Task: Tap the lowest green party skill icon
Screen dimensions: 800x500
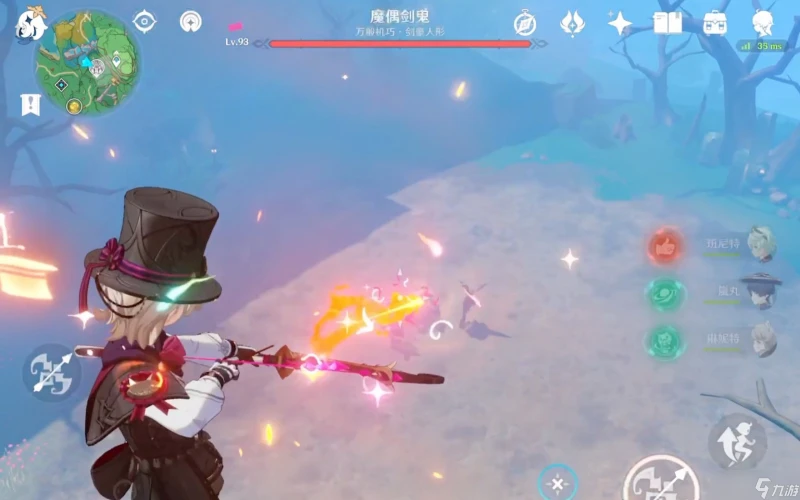Action: pyautogui.click(x=664, y=342)
